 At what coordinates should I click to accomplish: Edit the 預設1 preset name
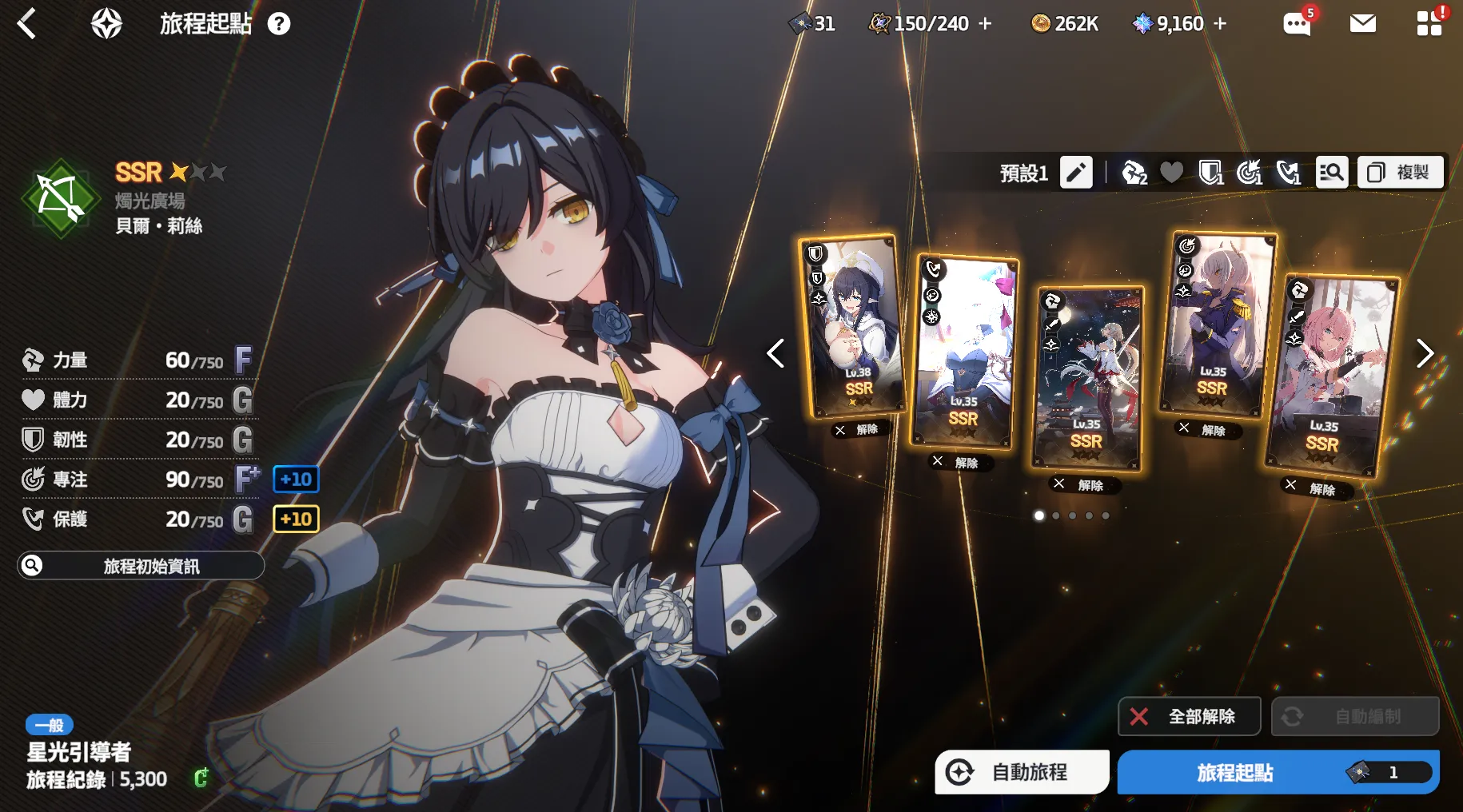(1076, 173)
